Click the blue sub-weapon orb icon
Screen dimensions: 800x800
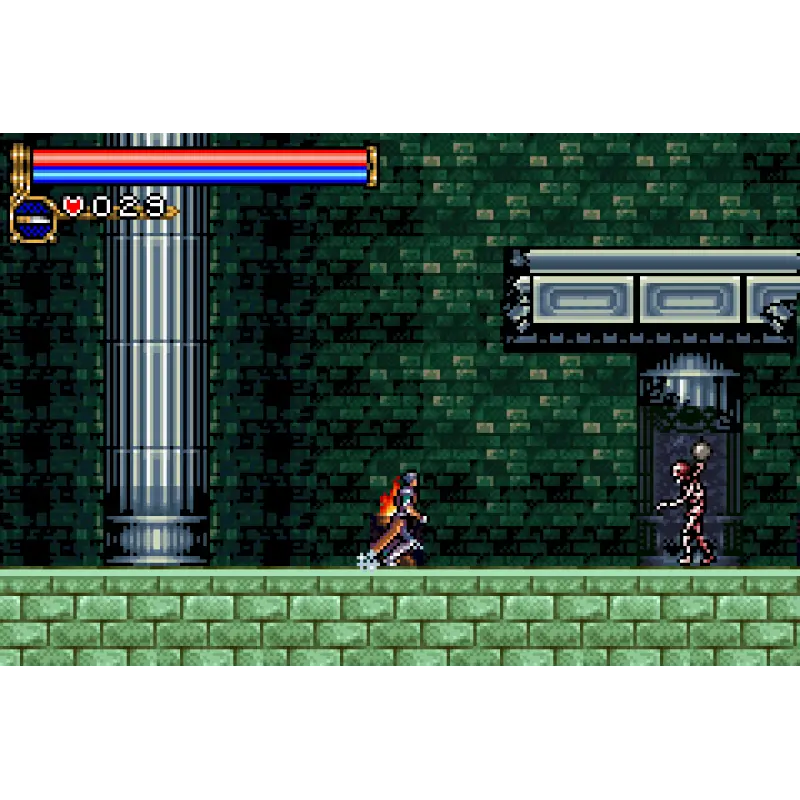coord(32,217)
